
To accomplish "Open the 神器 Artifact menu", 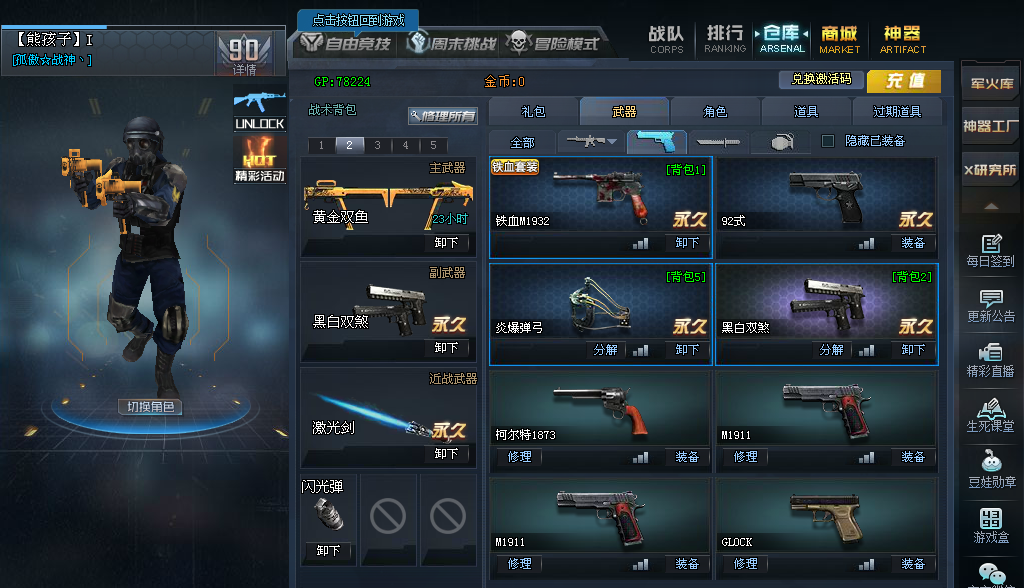I will [x=902, y=39].
